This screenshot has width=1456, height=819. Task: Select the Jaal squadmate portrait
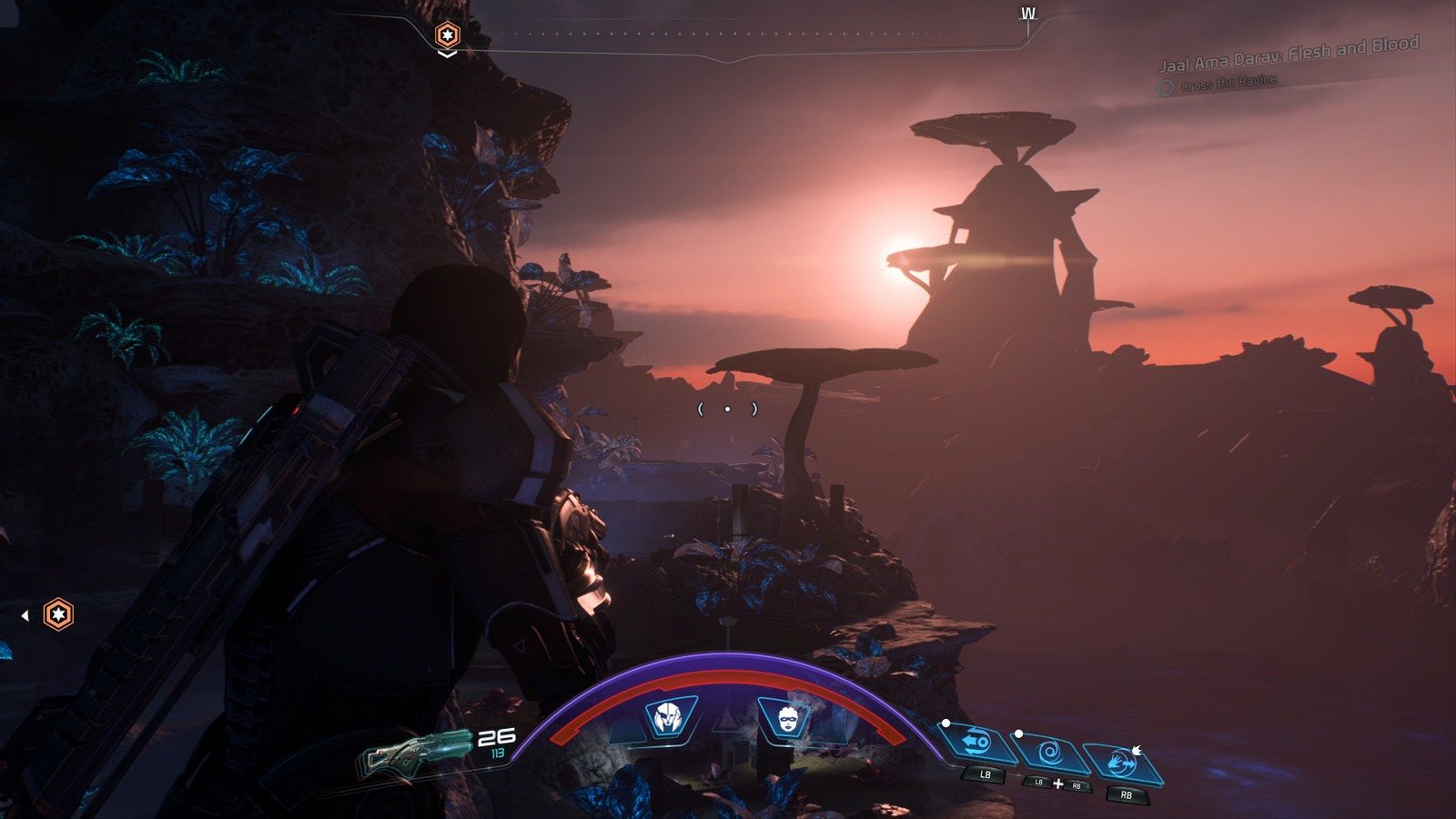(x=669, y=718)
